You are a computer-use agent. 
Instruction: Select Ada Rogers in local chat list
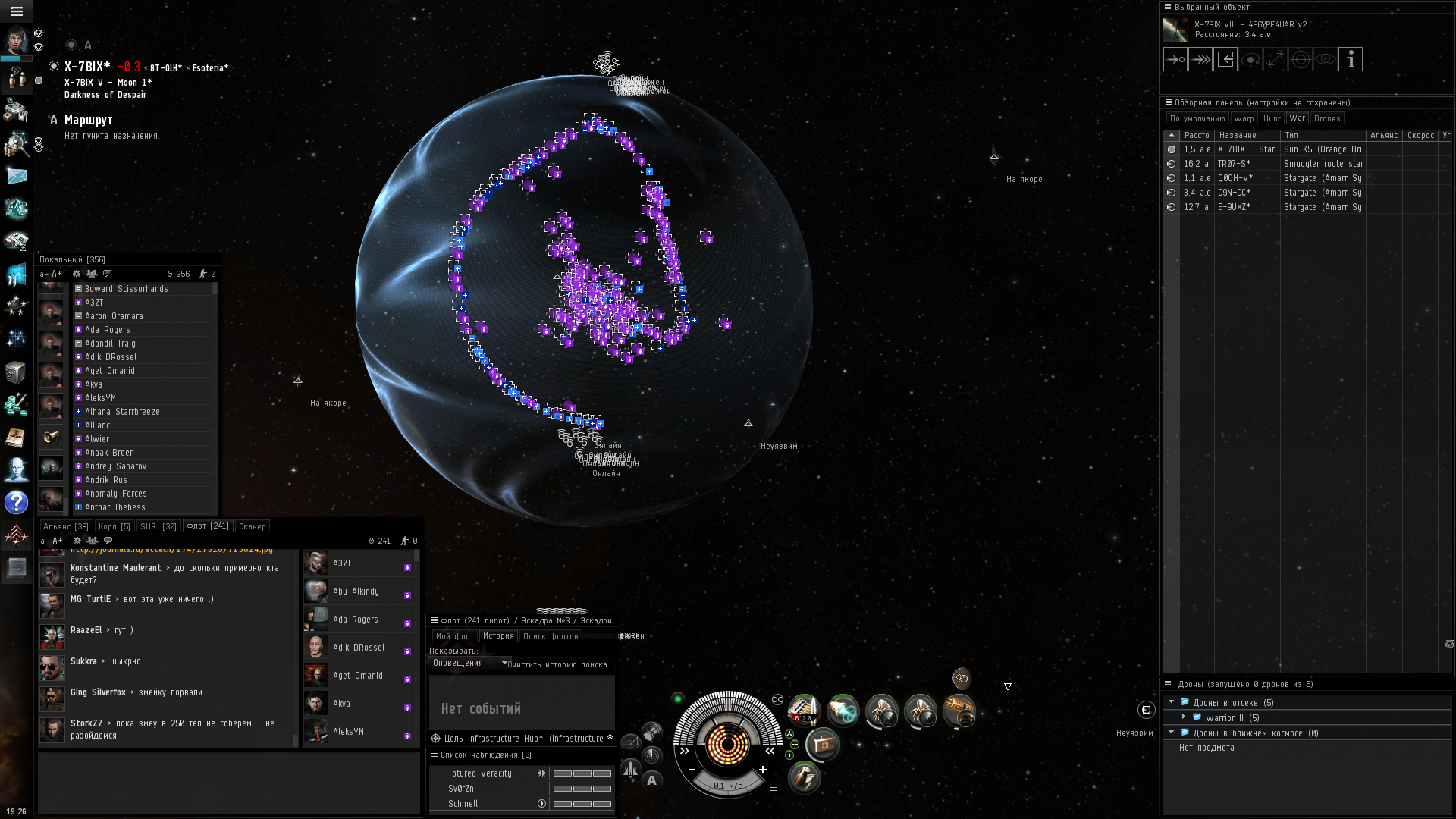[107, 330]
